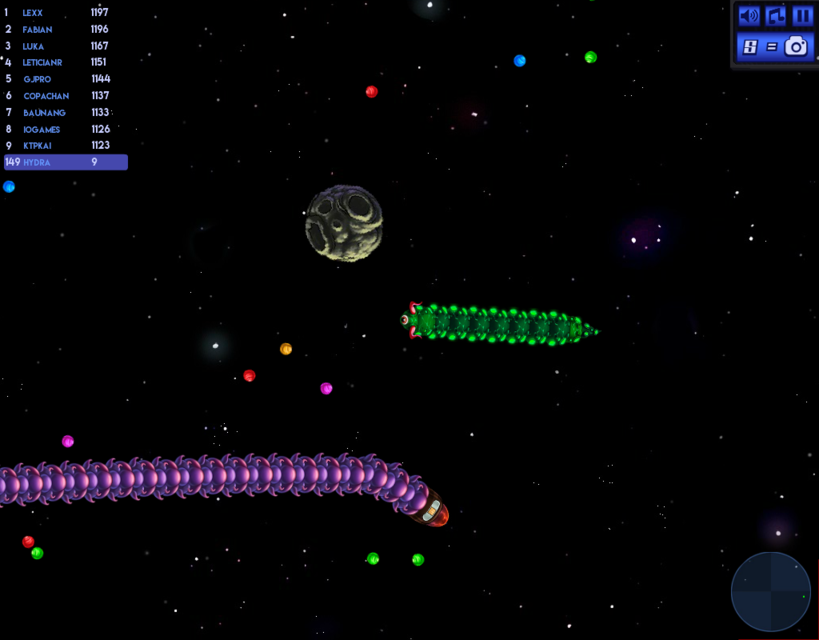819x640 pixels.
Task: Click the circular minimap
Action: pyautogui.click(x=771, y=592)
